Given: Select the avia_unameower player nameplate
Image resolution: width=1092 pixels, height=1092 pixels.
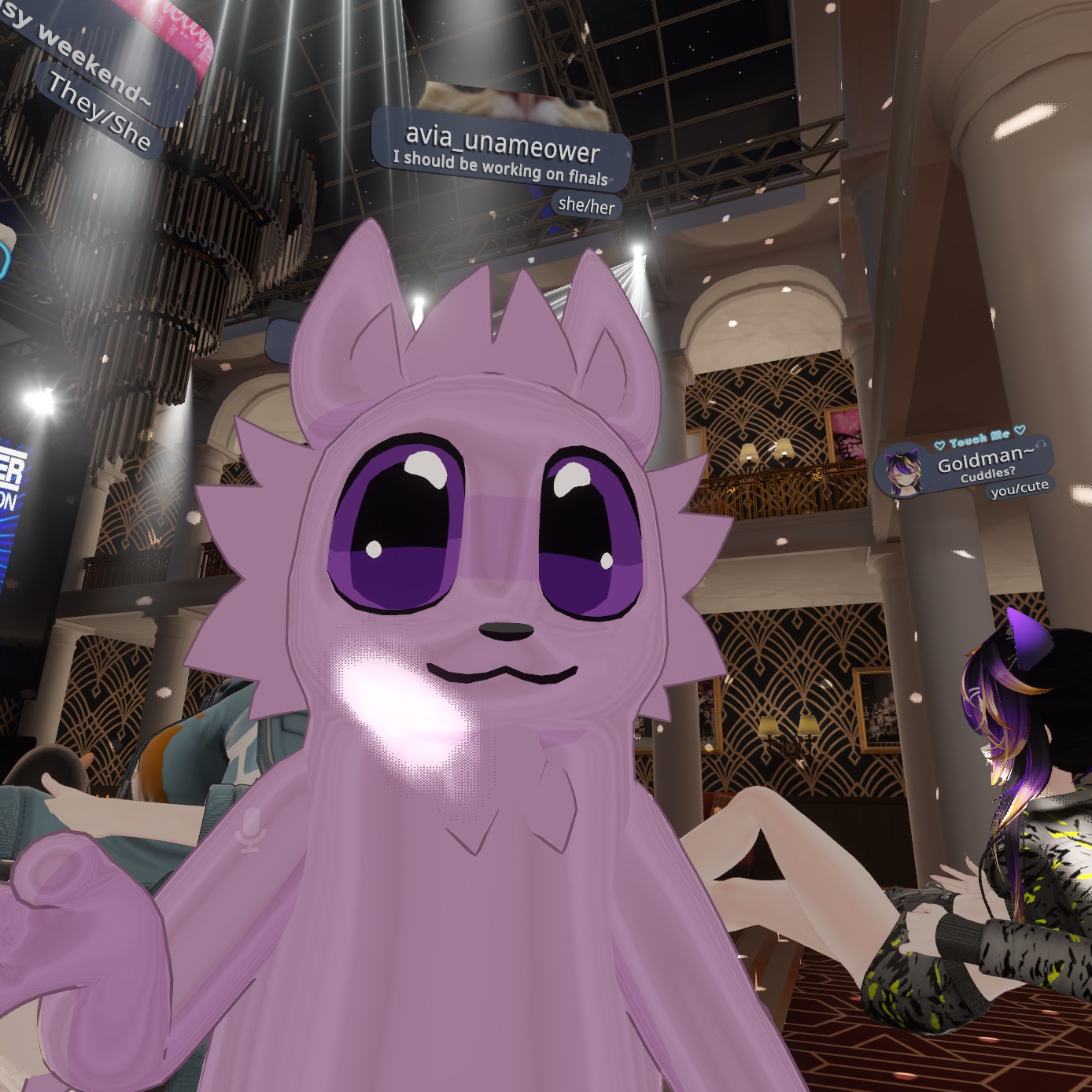Looking at the screenshot, I should (502, 149).
